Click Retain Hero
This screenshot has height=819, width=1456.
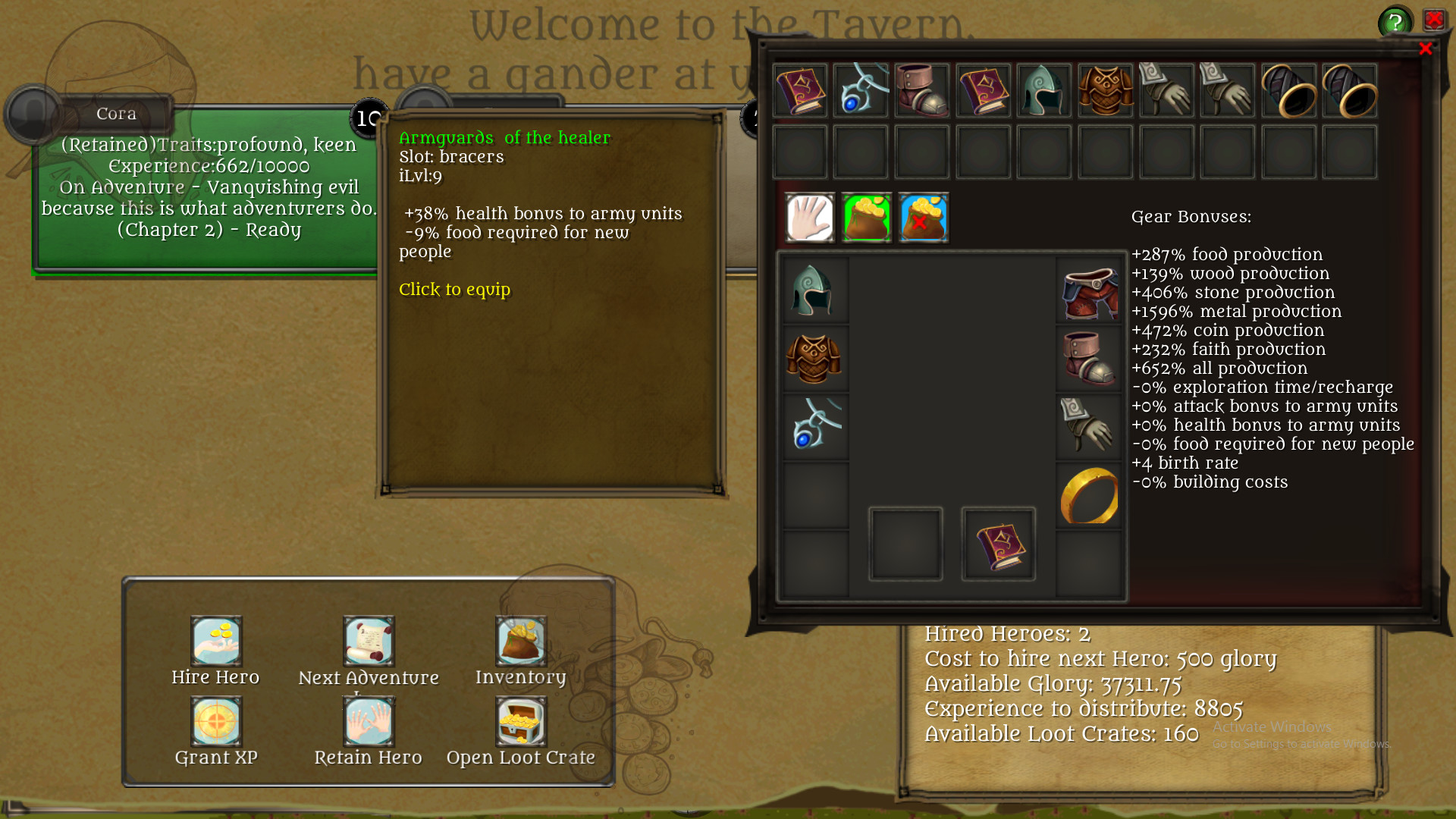[x=369, y=721]
